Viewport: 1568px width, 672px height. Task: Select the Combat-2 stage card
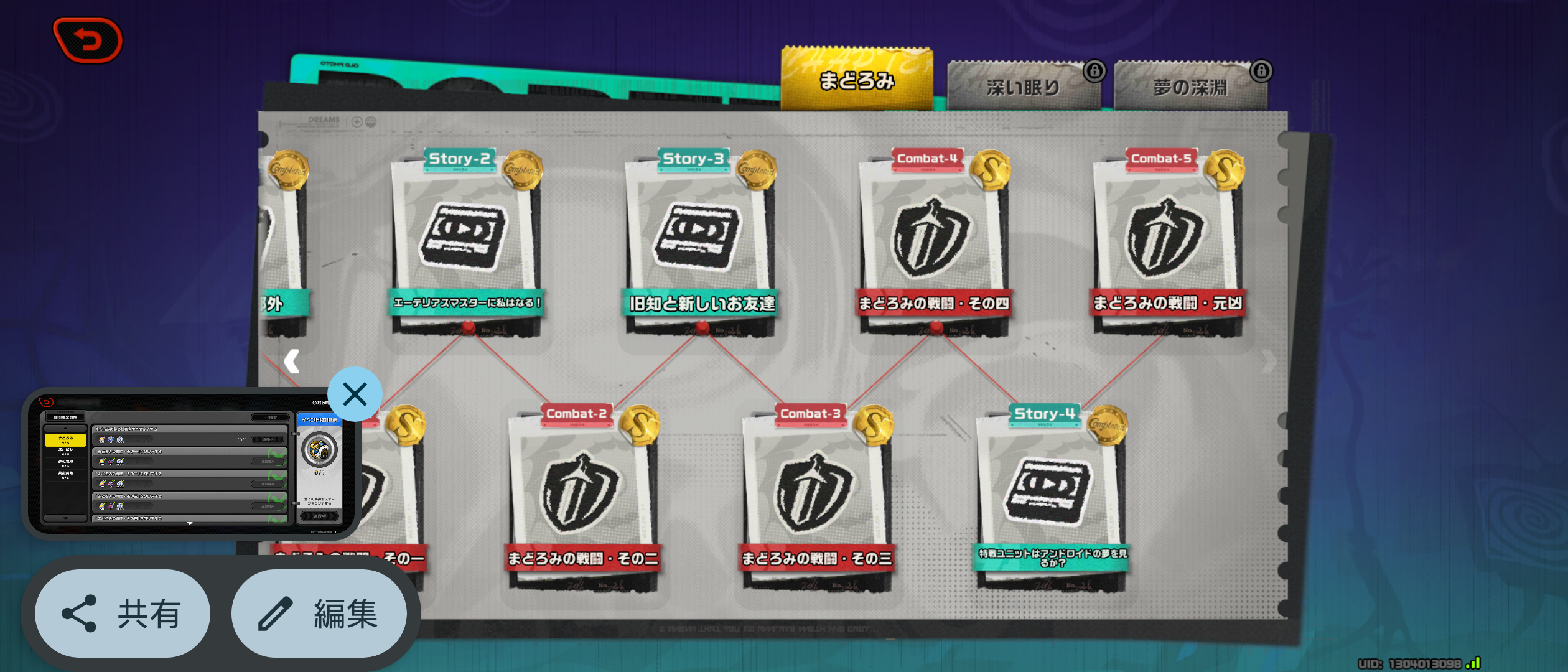coord(582,498)
